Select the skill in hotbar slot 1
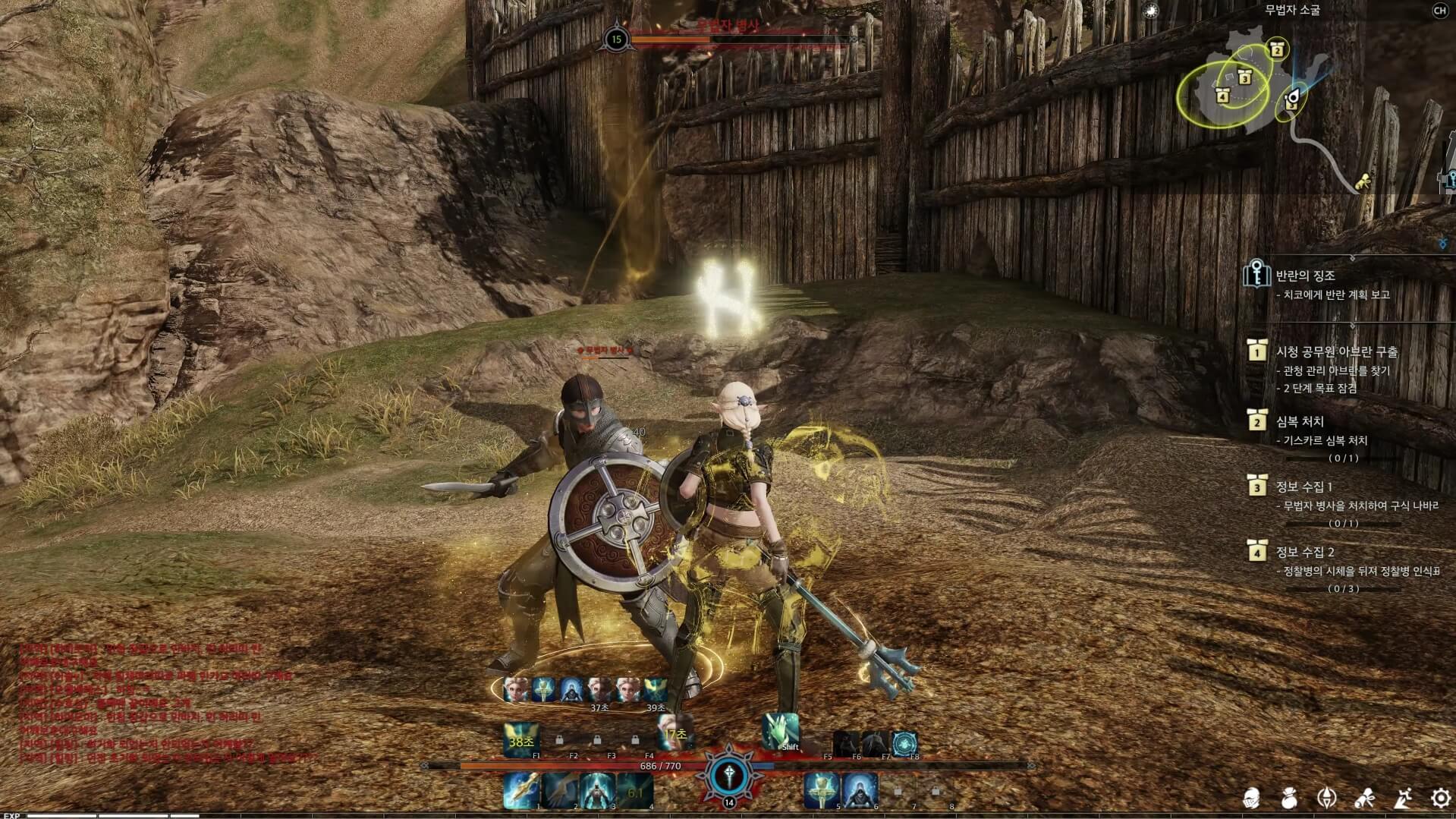 pyautogui.click(x=521, y=792)
